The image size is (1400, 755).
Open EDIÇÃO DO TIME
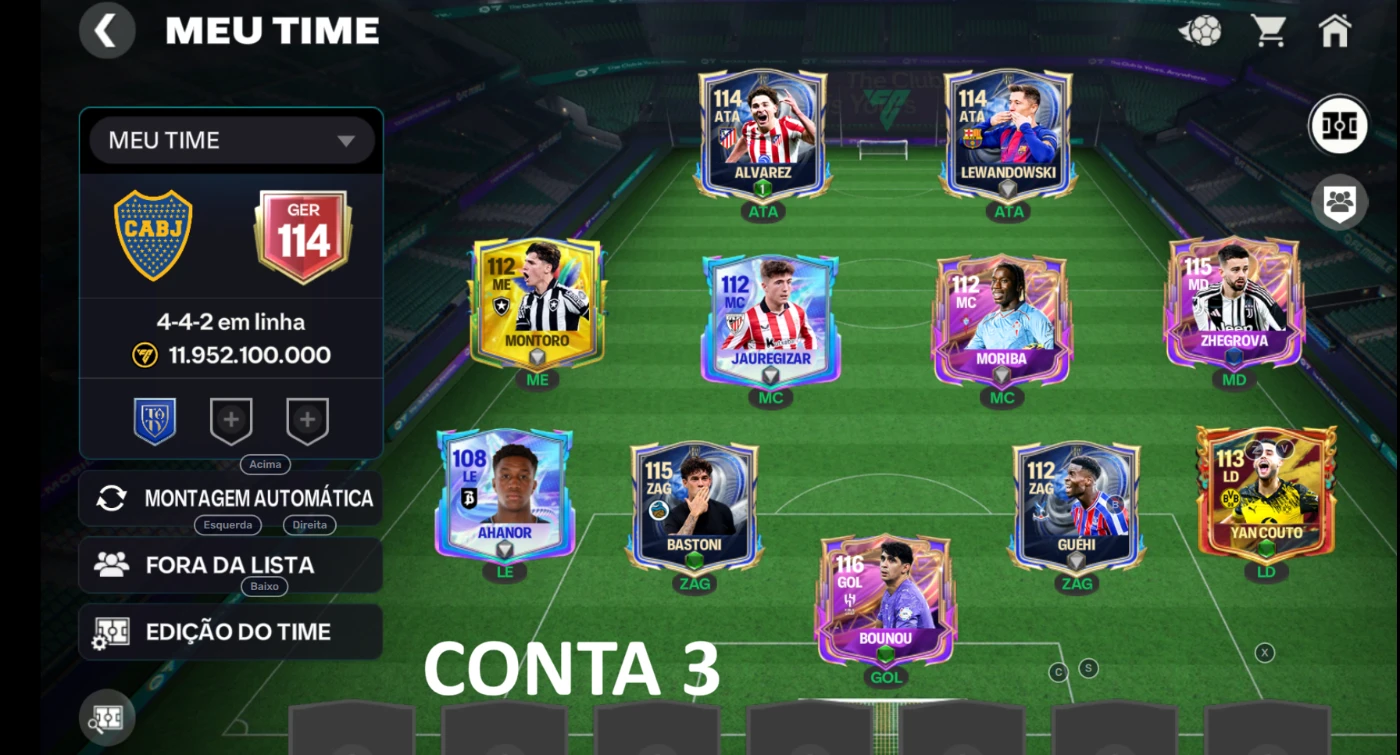(231, 632)
